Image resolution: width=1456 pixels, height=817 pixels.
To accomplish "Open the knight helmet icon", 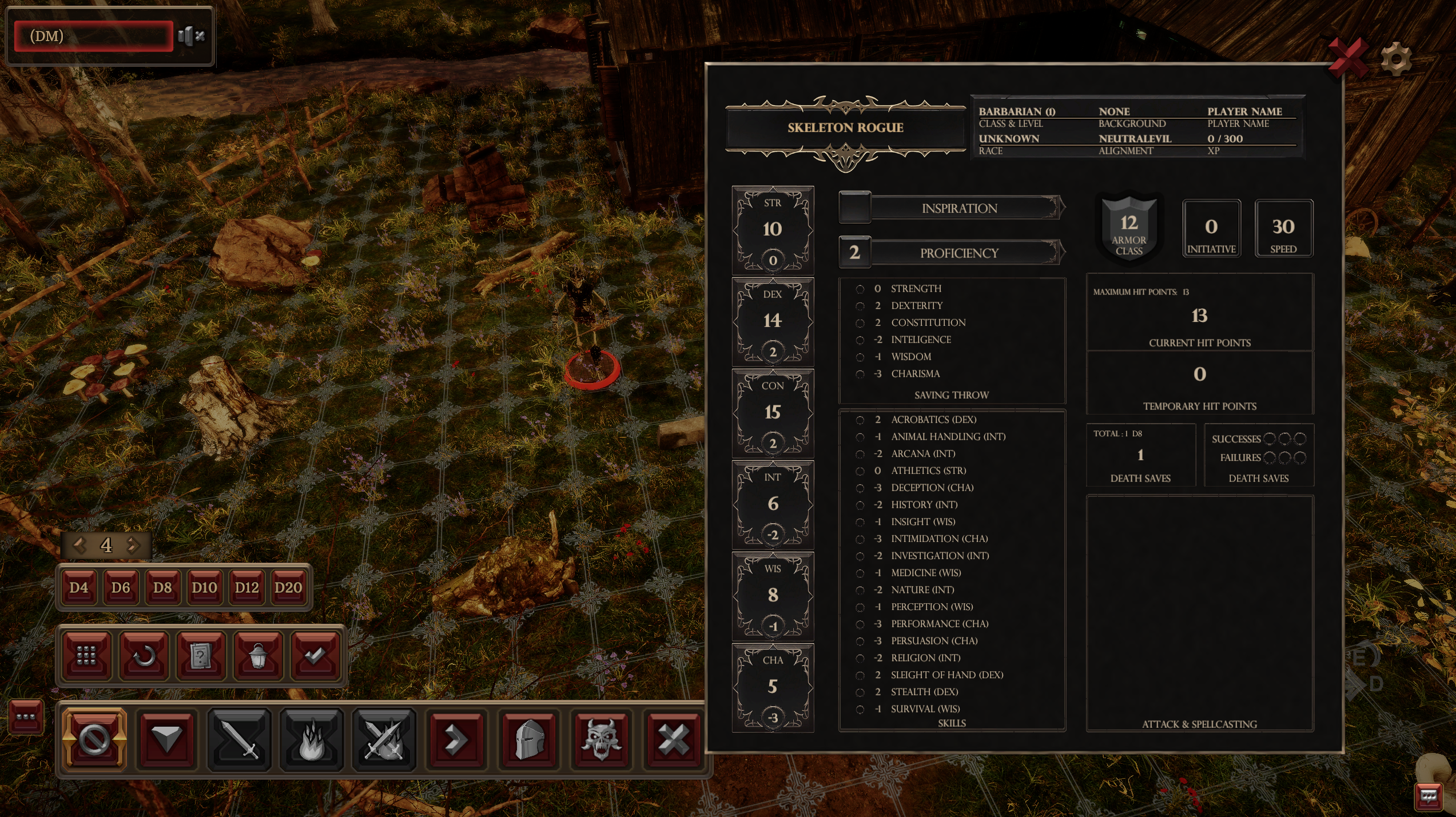I will [x=530, y=740].
